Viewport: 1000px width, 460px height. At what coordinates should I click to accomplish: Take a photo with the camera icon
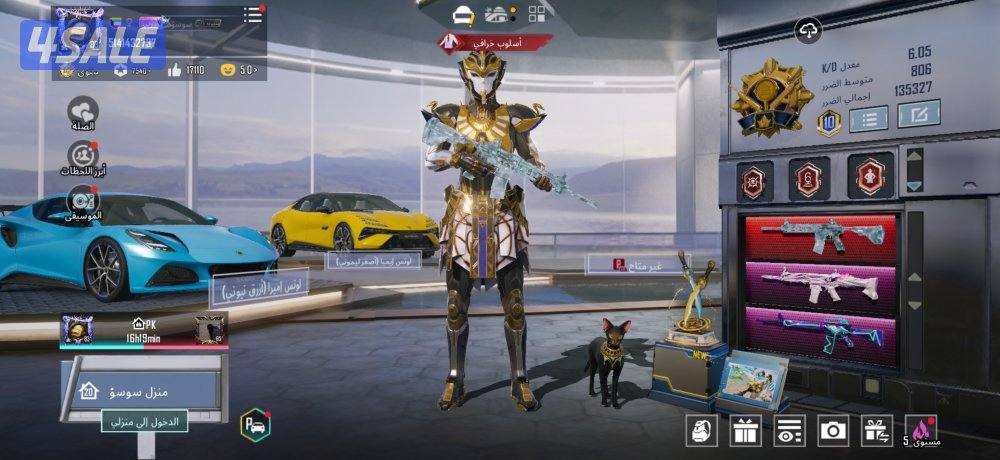(x=833, y=431)
